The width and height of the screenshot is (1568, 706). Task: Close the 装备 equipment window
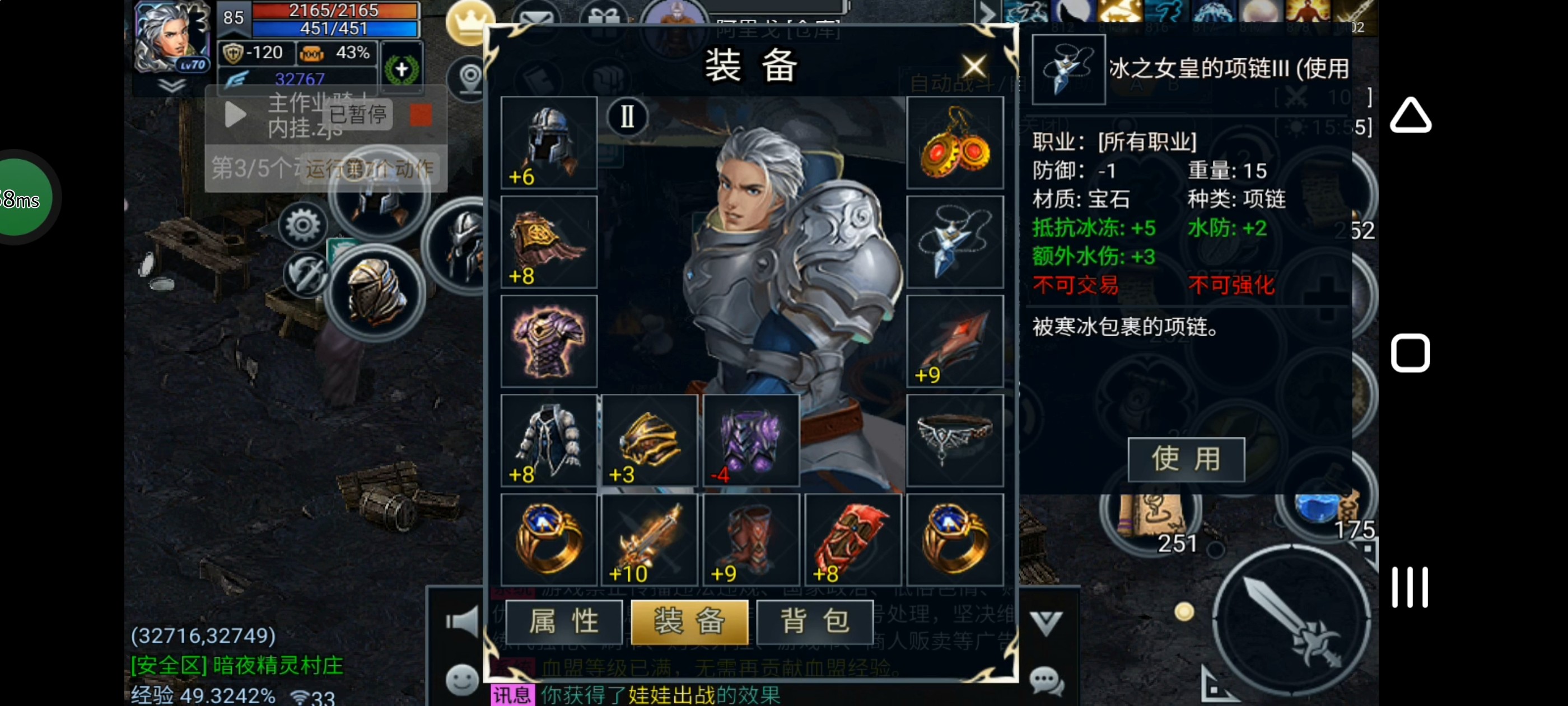(x=973, y=66)
